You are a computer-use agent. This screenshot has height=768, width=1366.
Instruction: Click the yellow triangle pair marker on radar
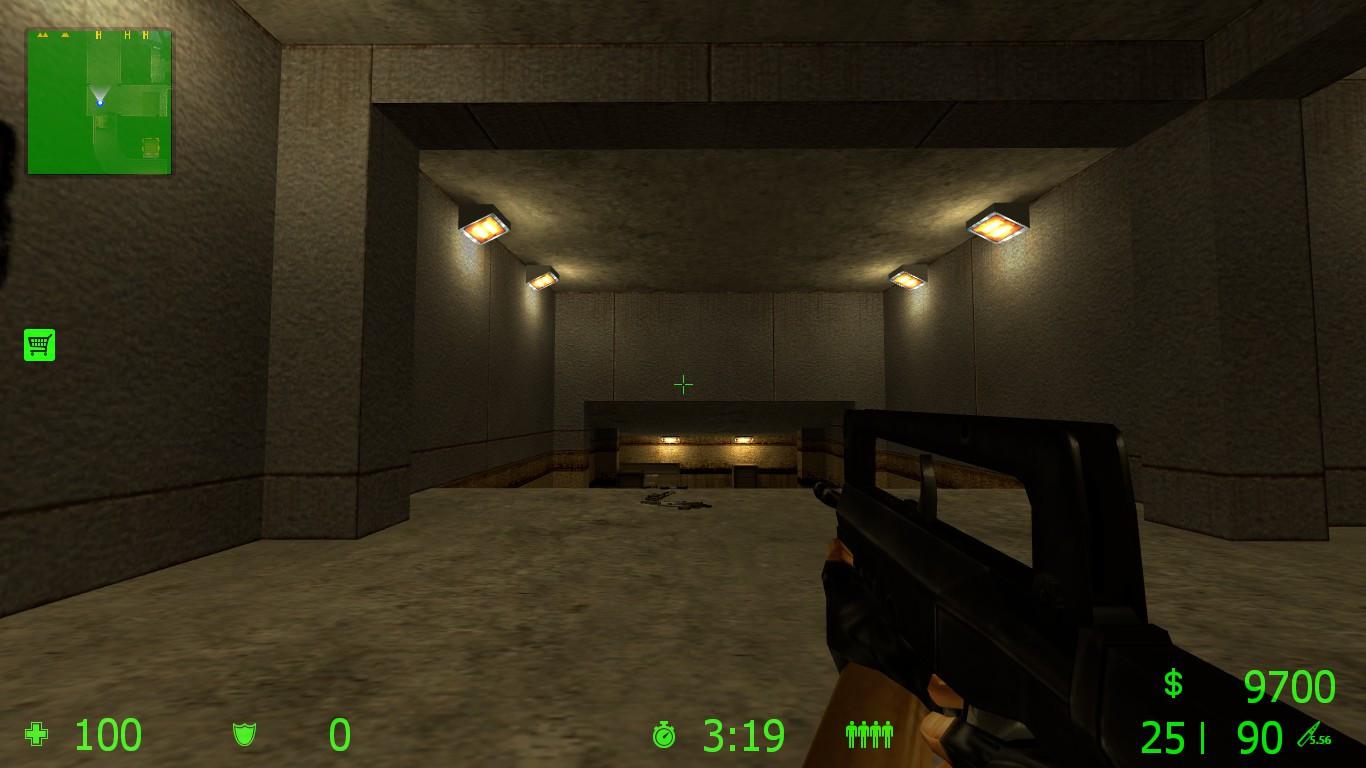point(42,35)
